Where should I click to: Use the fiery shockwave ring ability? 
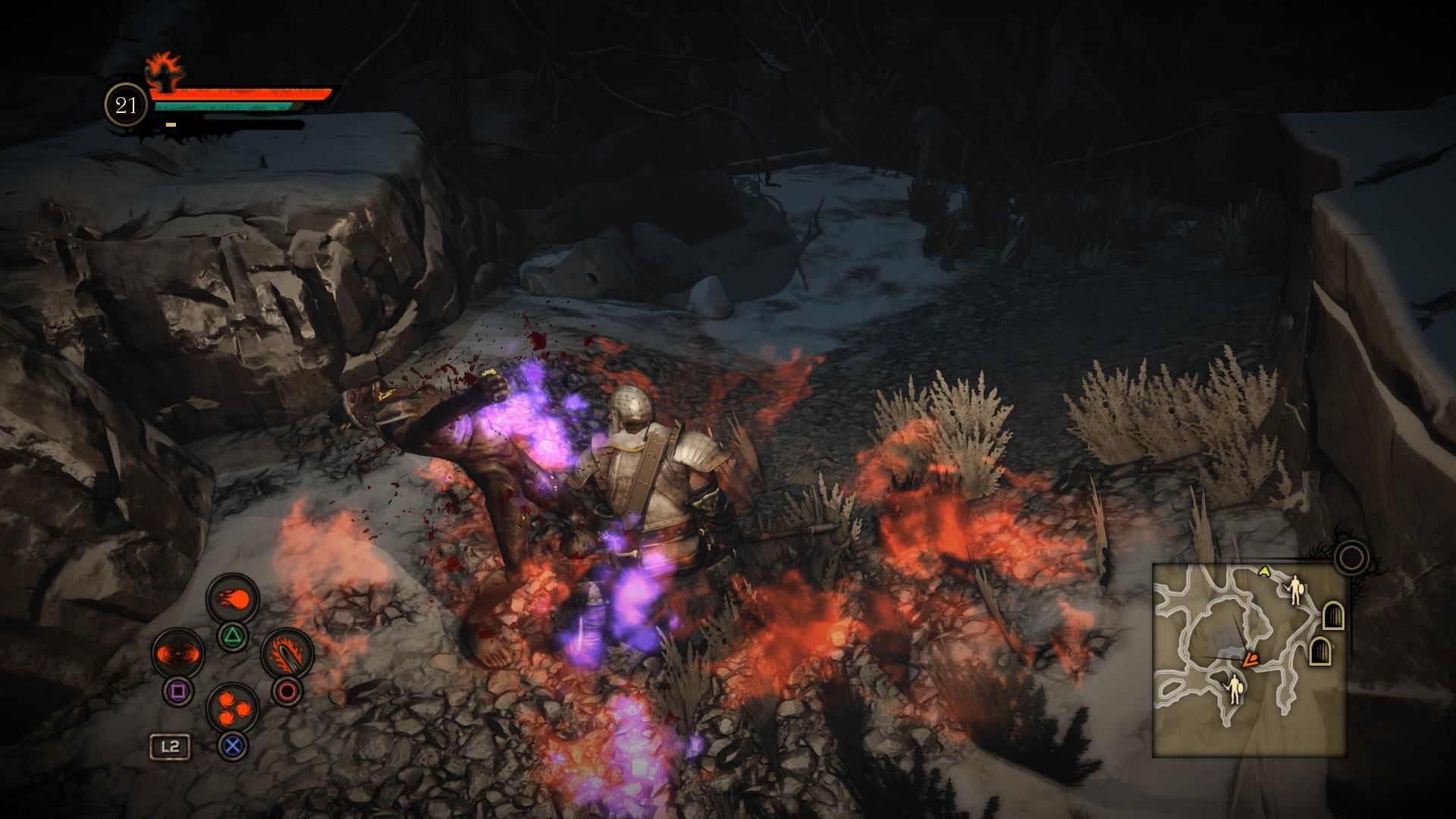click(177, 654)
